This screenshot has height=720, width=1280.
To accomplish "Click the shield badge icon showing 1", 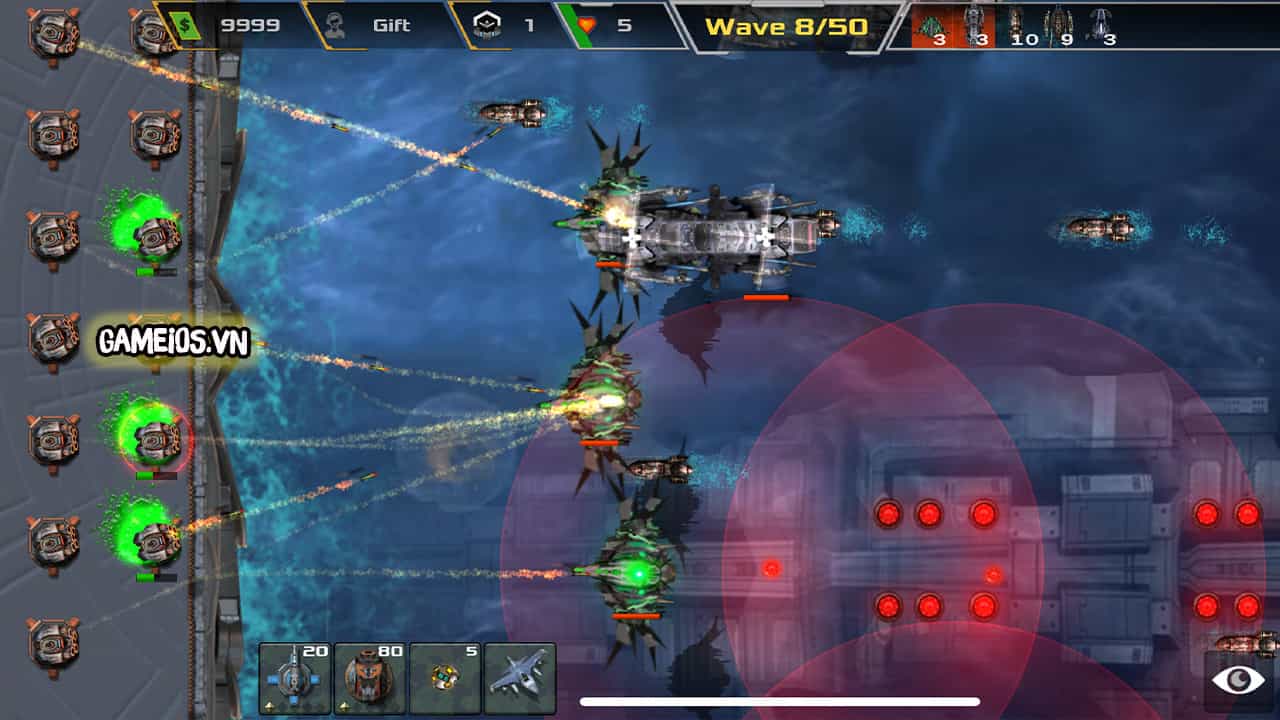I will 485,22.
